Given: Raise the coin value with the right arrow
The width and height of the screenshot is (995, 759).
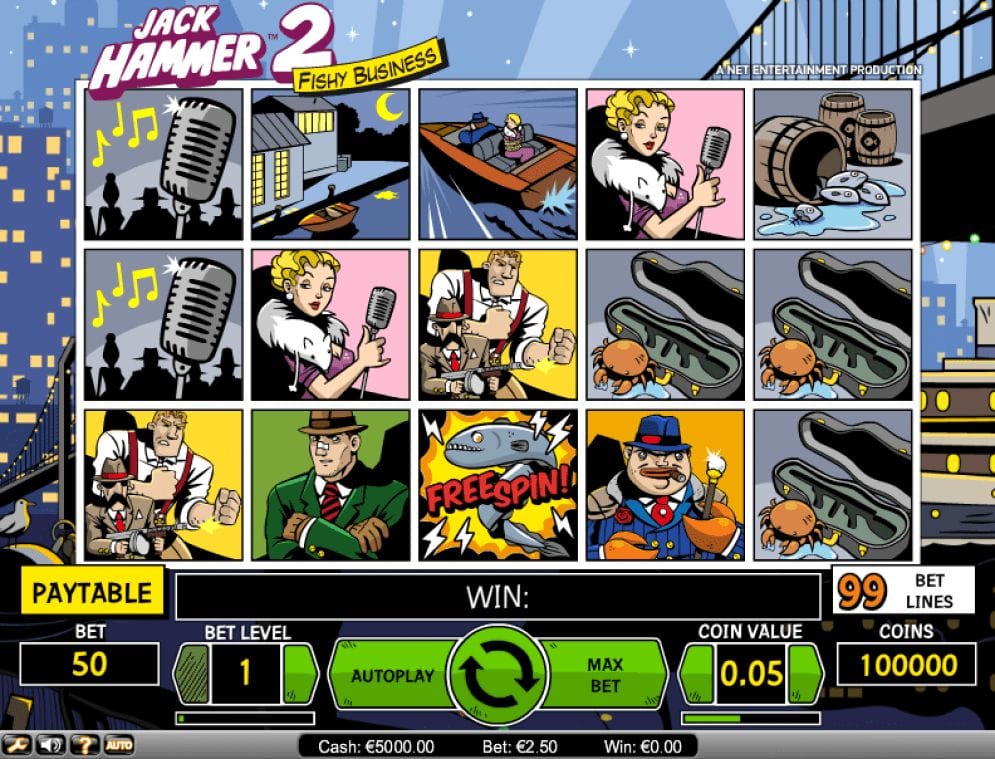Looking at the screenshot, I should click(x=805, y=674).
